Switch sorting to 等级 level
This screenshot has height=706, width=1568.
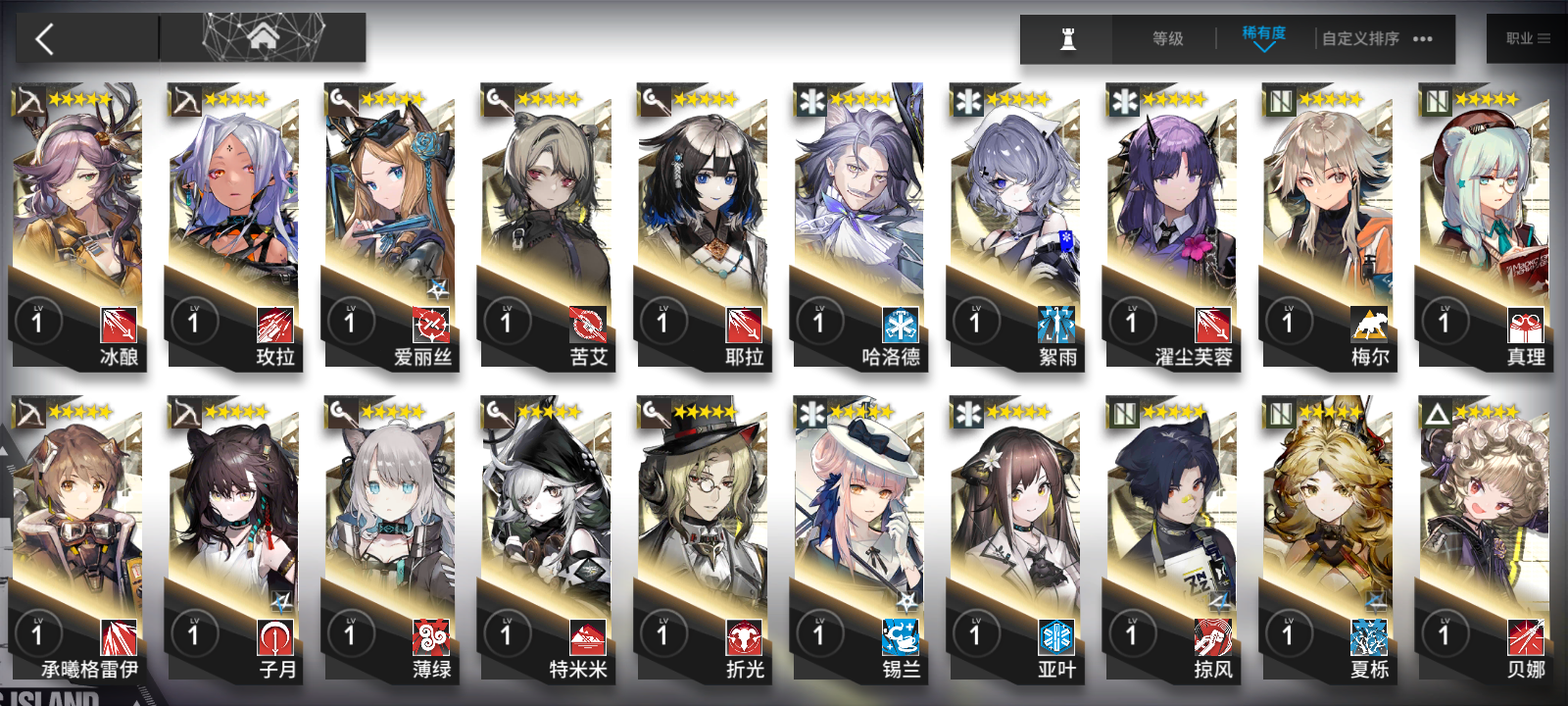point(1165,39)
